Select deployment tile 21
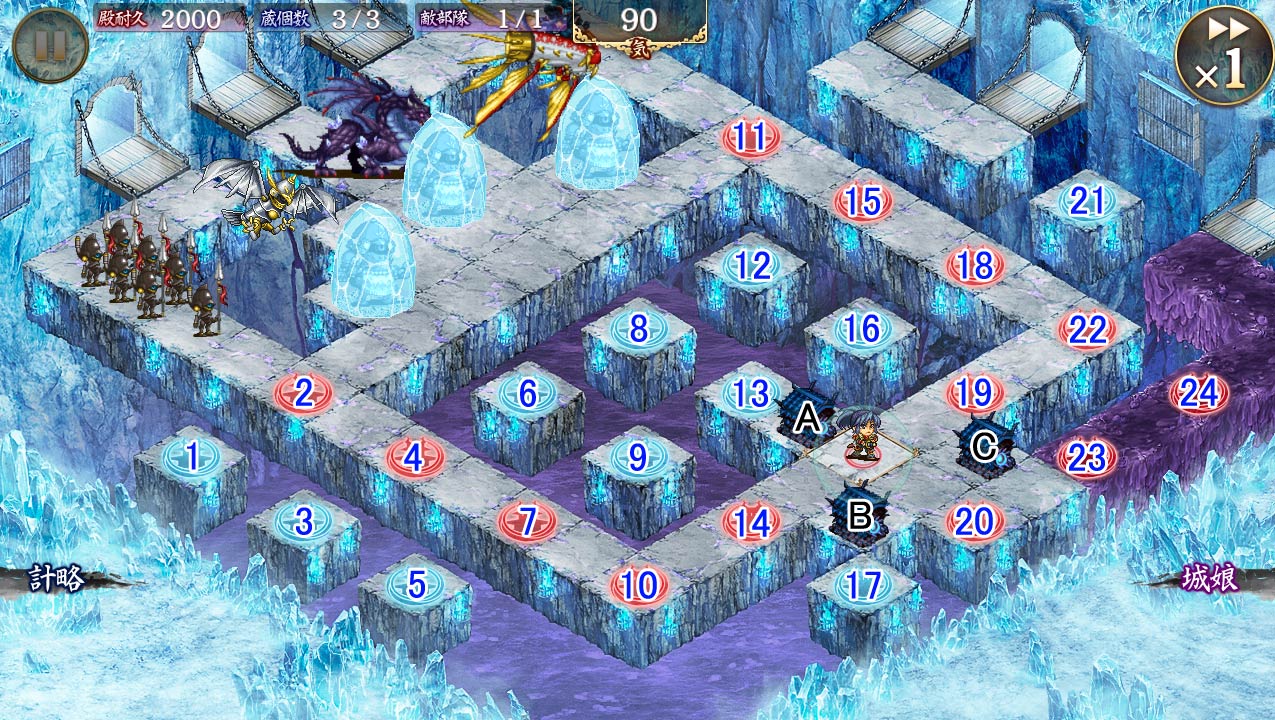1275x720 pixels. tap(1086, 202)
